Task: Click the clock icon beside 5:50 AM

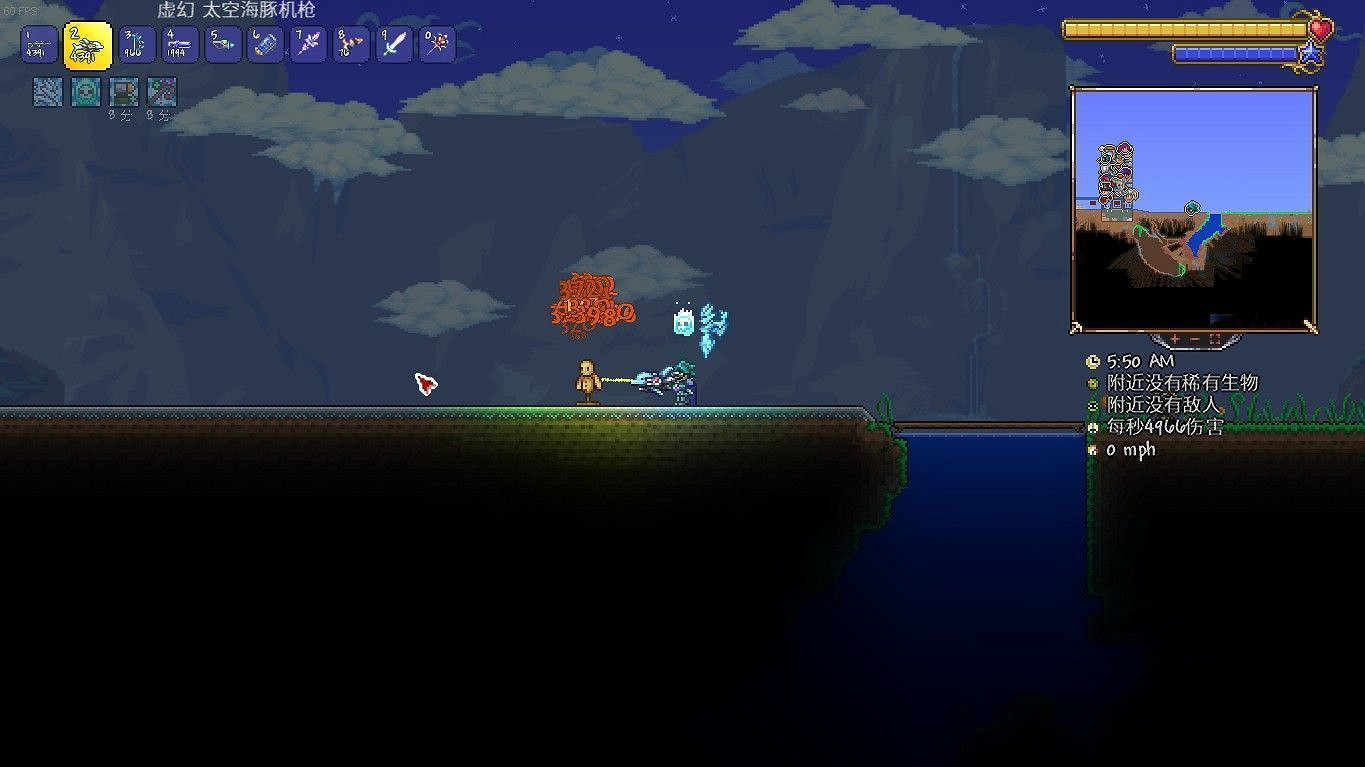Action: click(x=1092, y=361)
